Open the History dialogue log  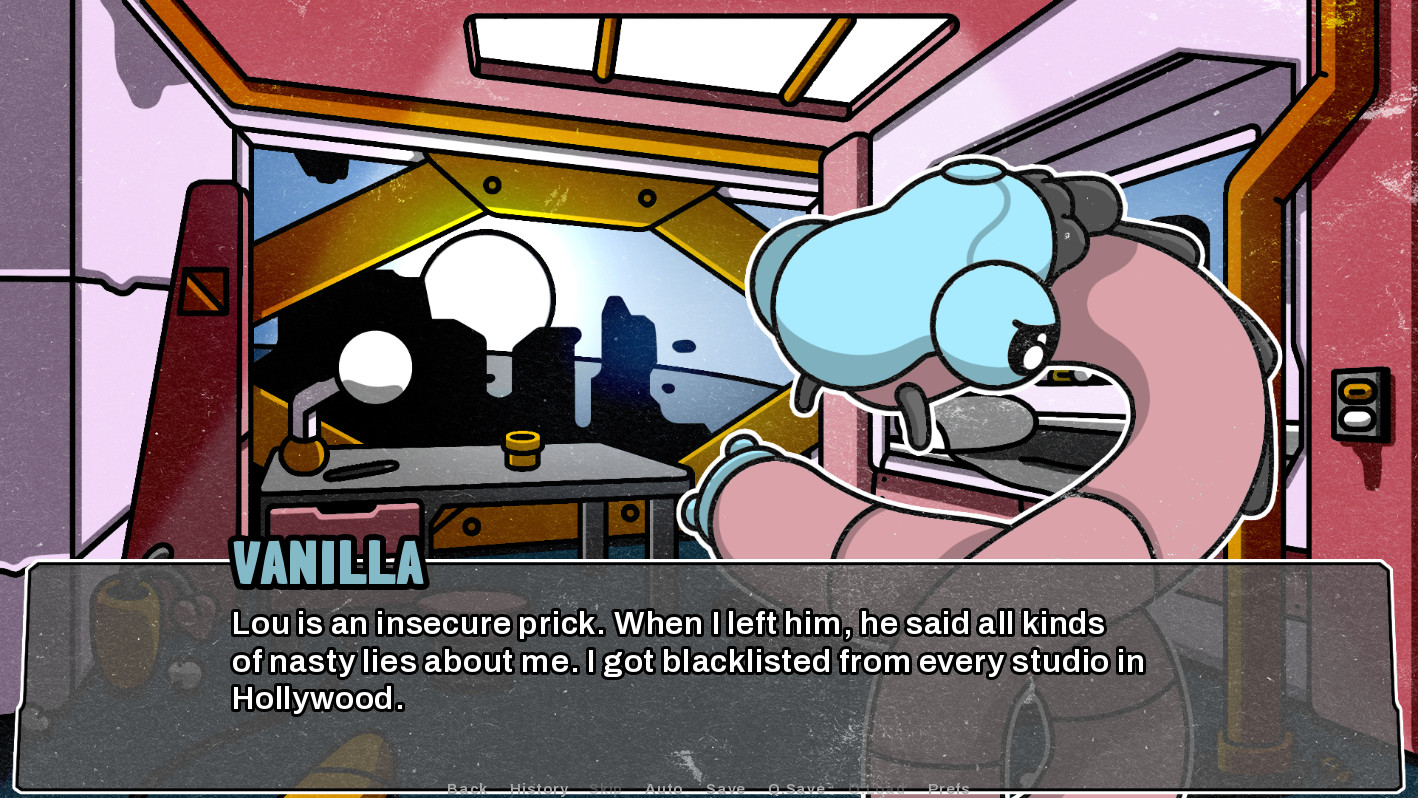pos(539,788)
